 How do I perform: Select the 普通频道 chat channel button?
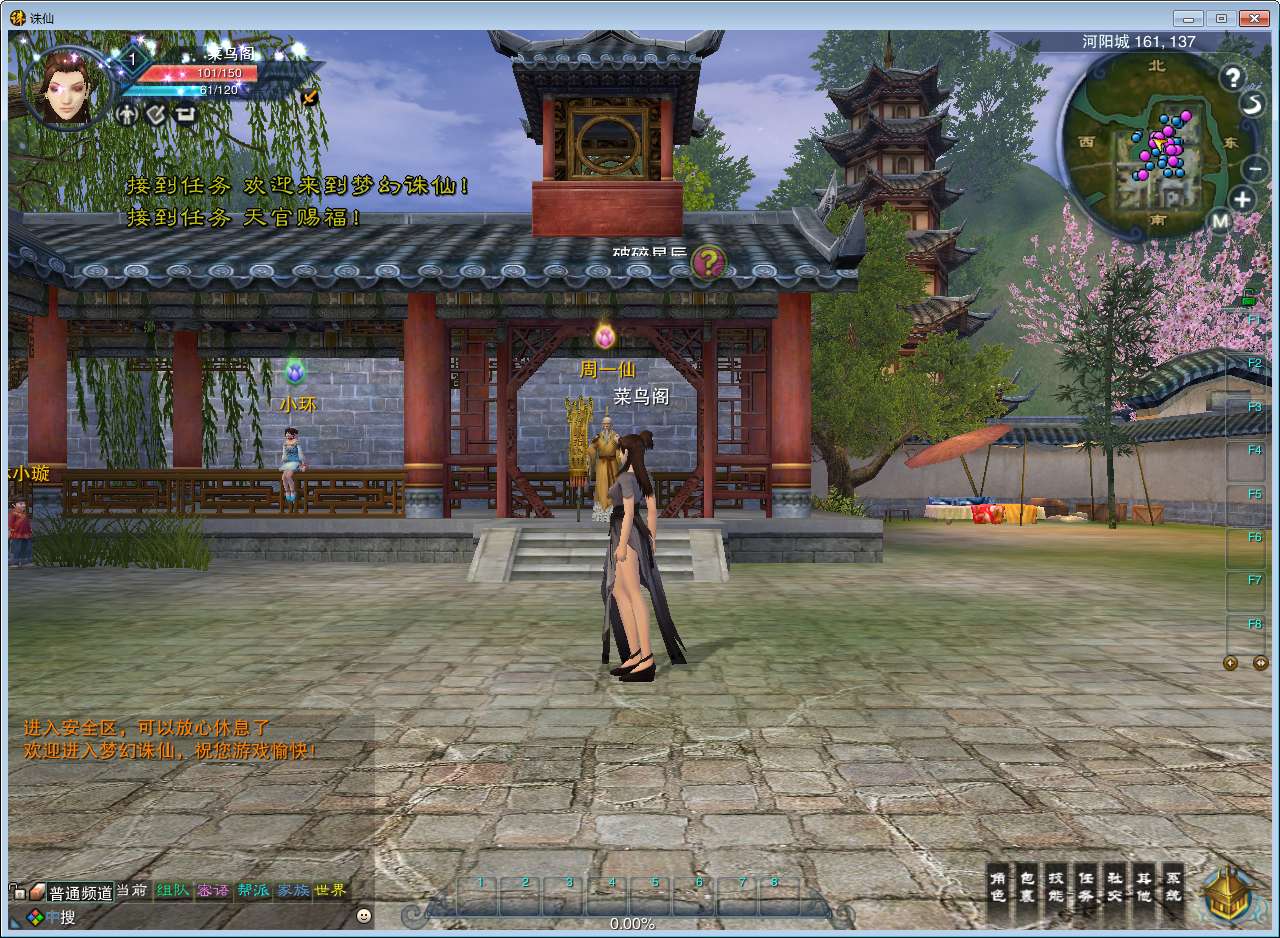pyautogui.click(x=82, y=892)
